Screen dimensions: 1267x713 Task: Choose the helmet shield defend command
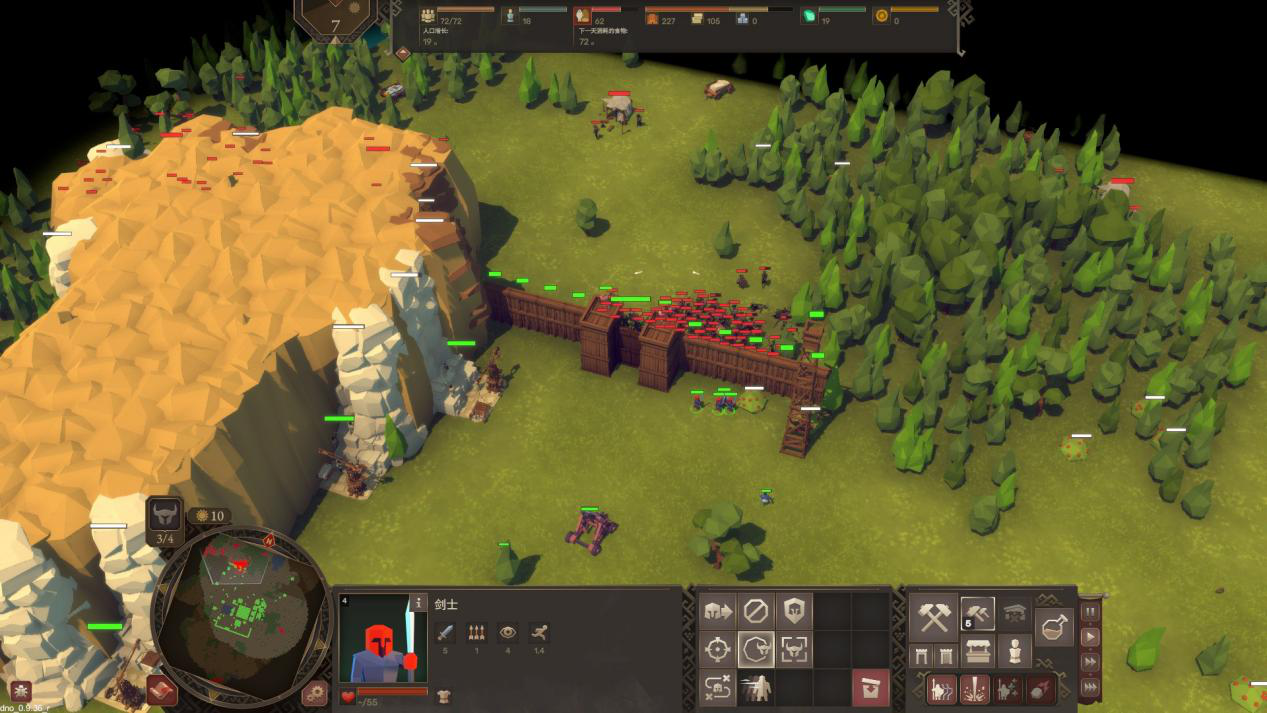795,610
